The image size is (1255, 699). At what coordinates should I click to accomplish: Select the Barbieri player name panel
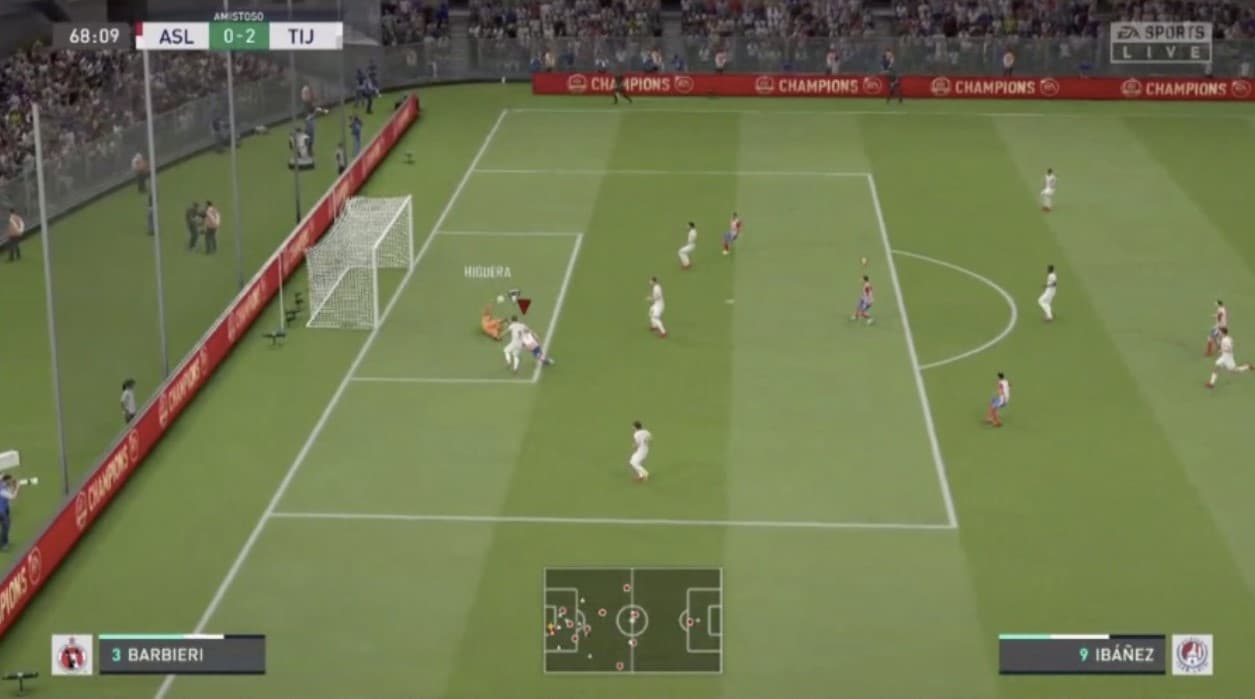pos(182,655)
